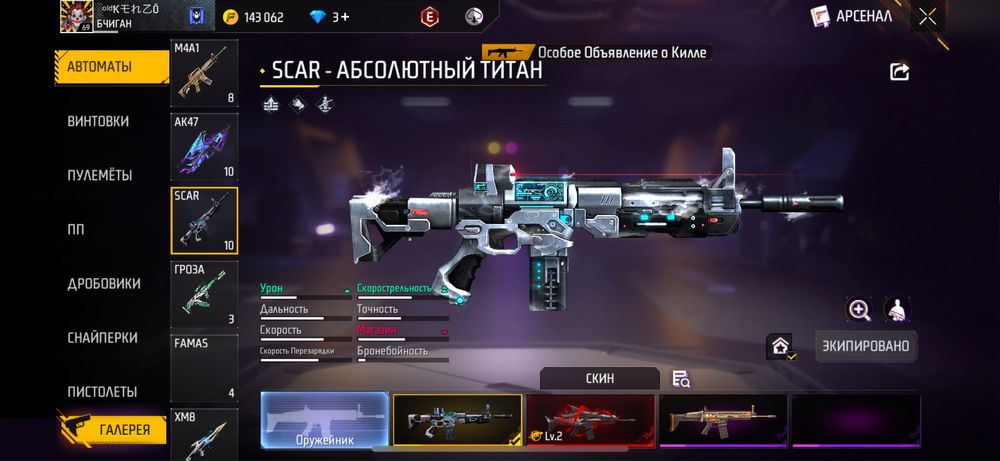Zoom in with the magnifier icon

859,310
